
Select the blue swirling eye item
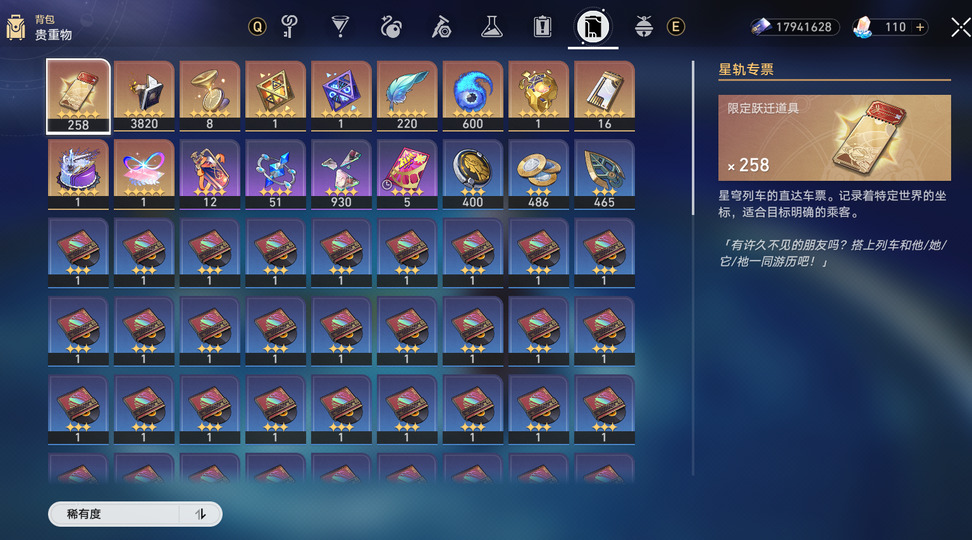(472, 96)
